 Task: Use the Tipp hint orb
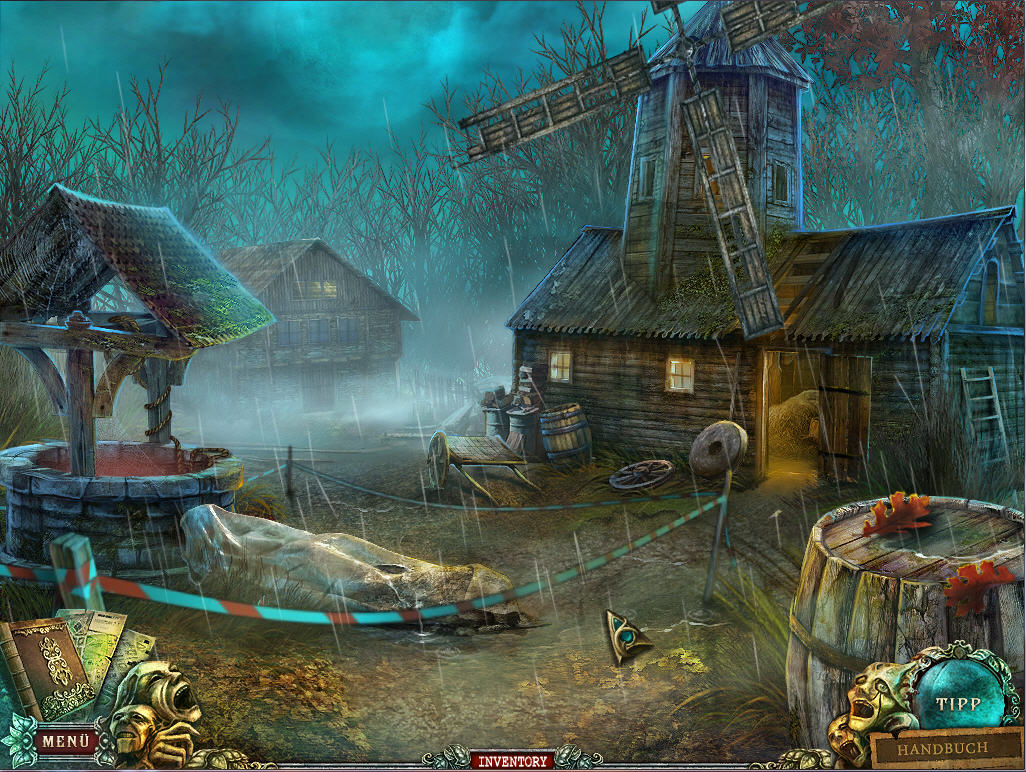(x=958, y=703)
